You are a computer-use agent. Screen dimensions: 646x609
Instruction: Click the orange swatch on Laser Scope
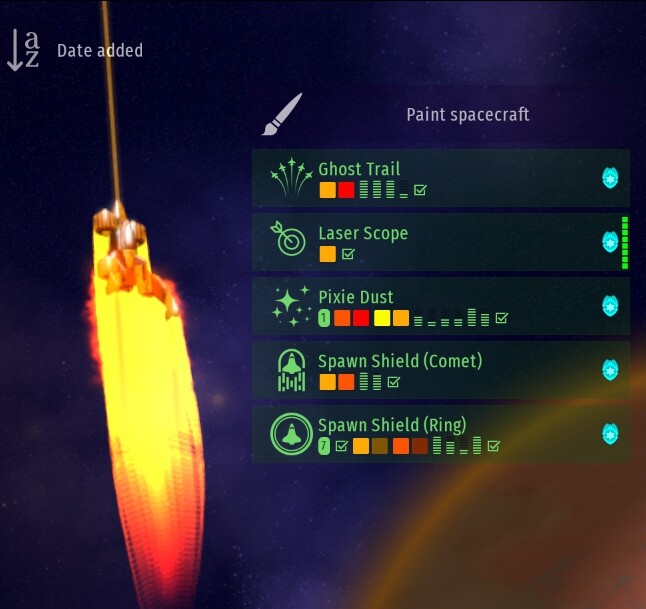coord(327,254)
